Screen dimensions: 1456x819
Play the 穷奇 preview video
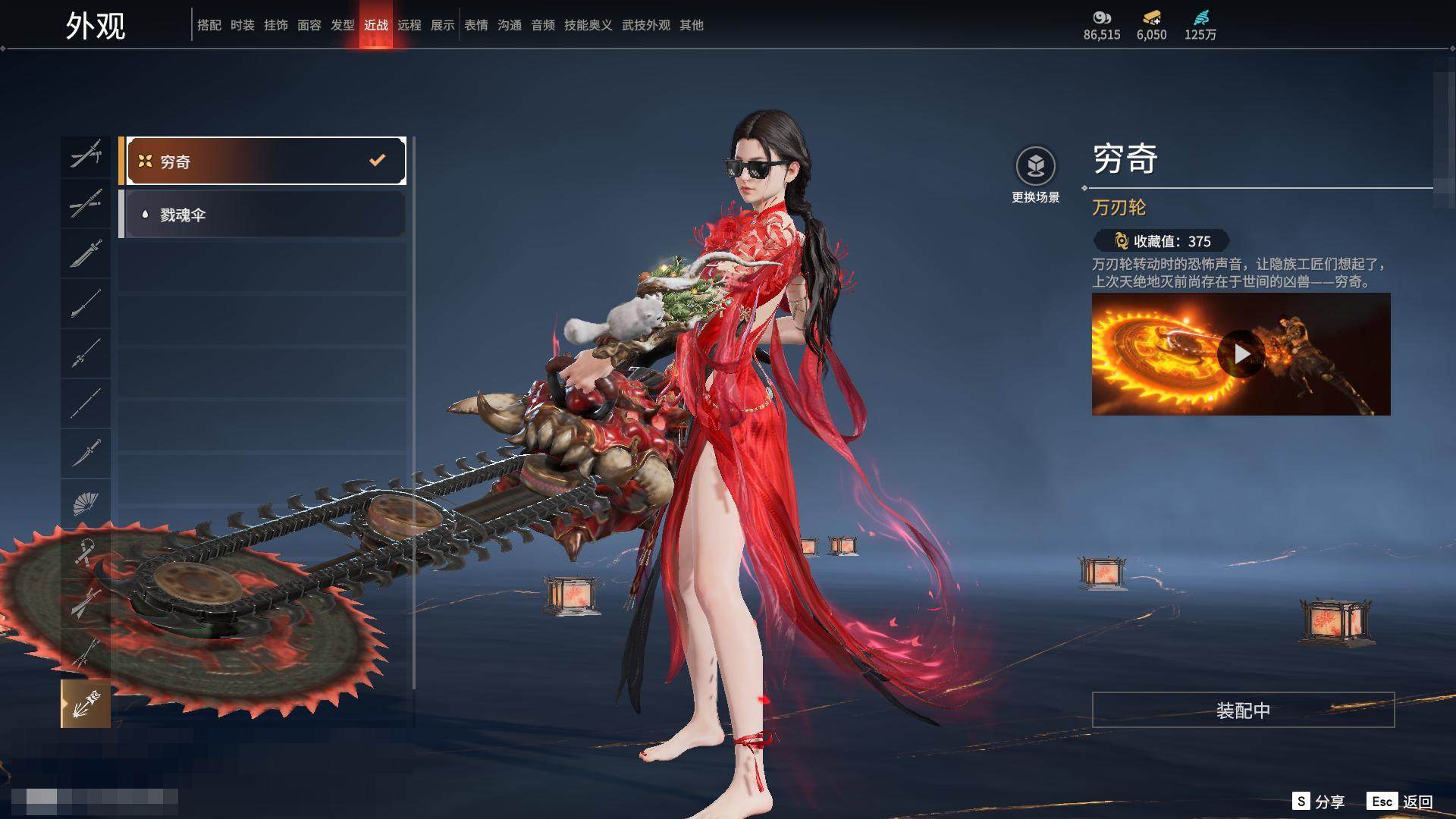point(1241,354)
